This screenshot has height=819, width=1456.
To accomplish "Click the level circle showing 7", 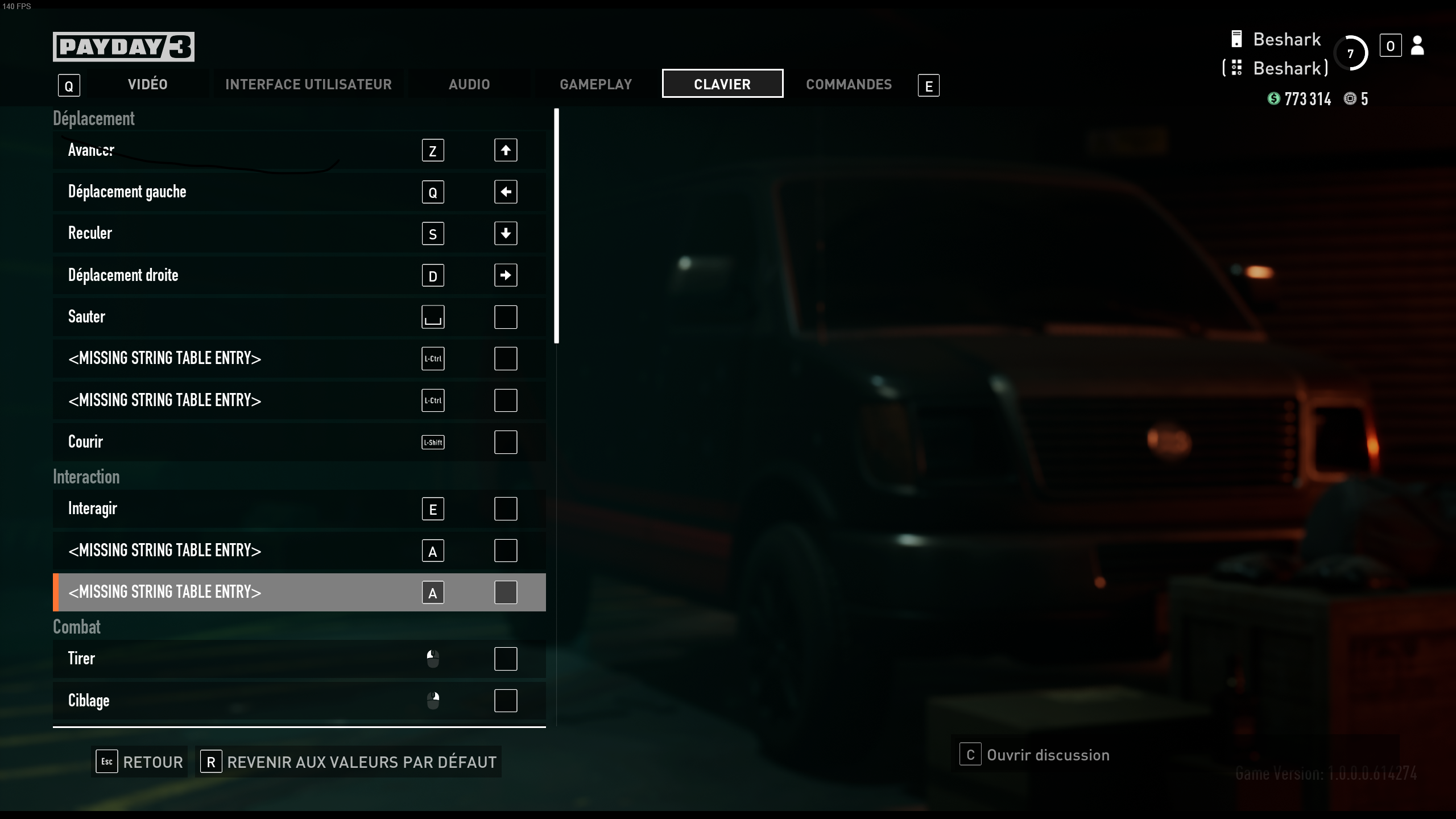I will click(x=1352, y=53).
